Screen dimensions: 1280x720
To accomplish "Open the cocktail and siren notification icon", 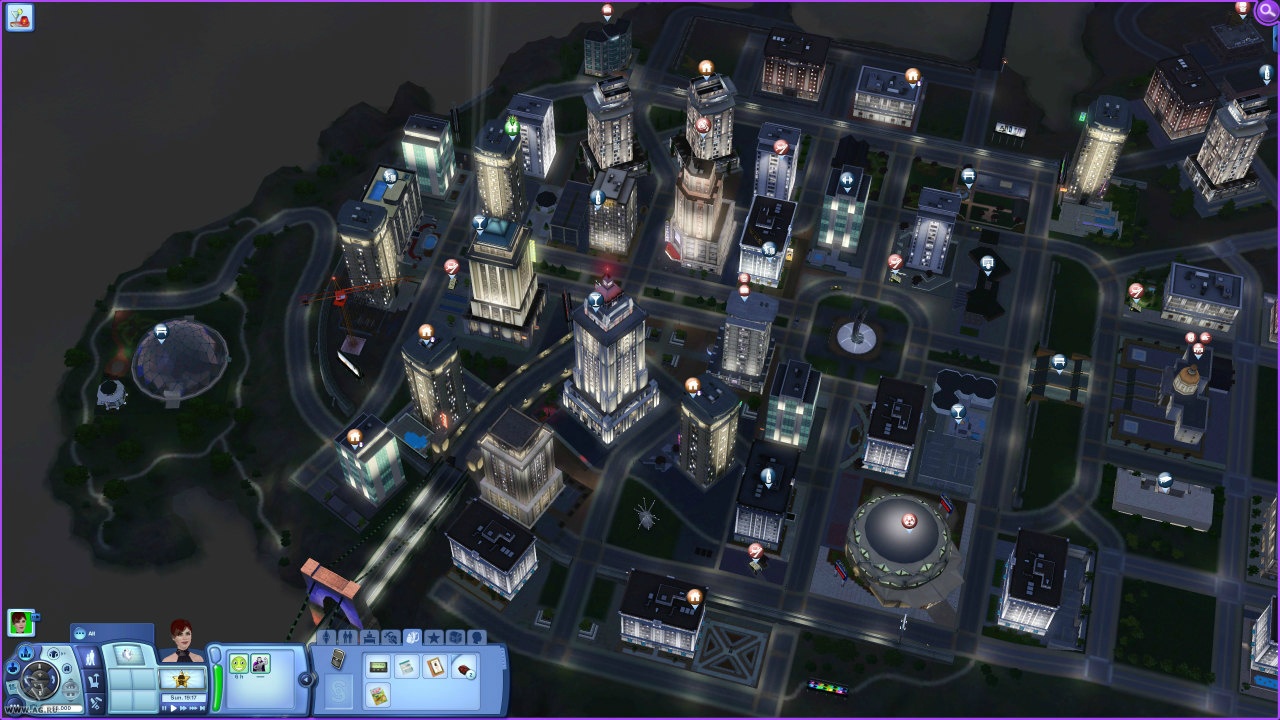I will pyautogui.click(x=19, y=16).
